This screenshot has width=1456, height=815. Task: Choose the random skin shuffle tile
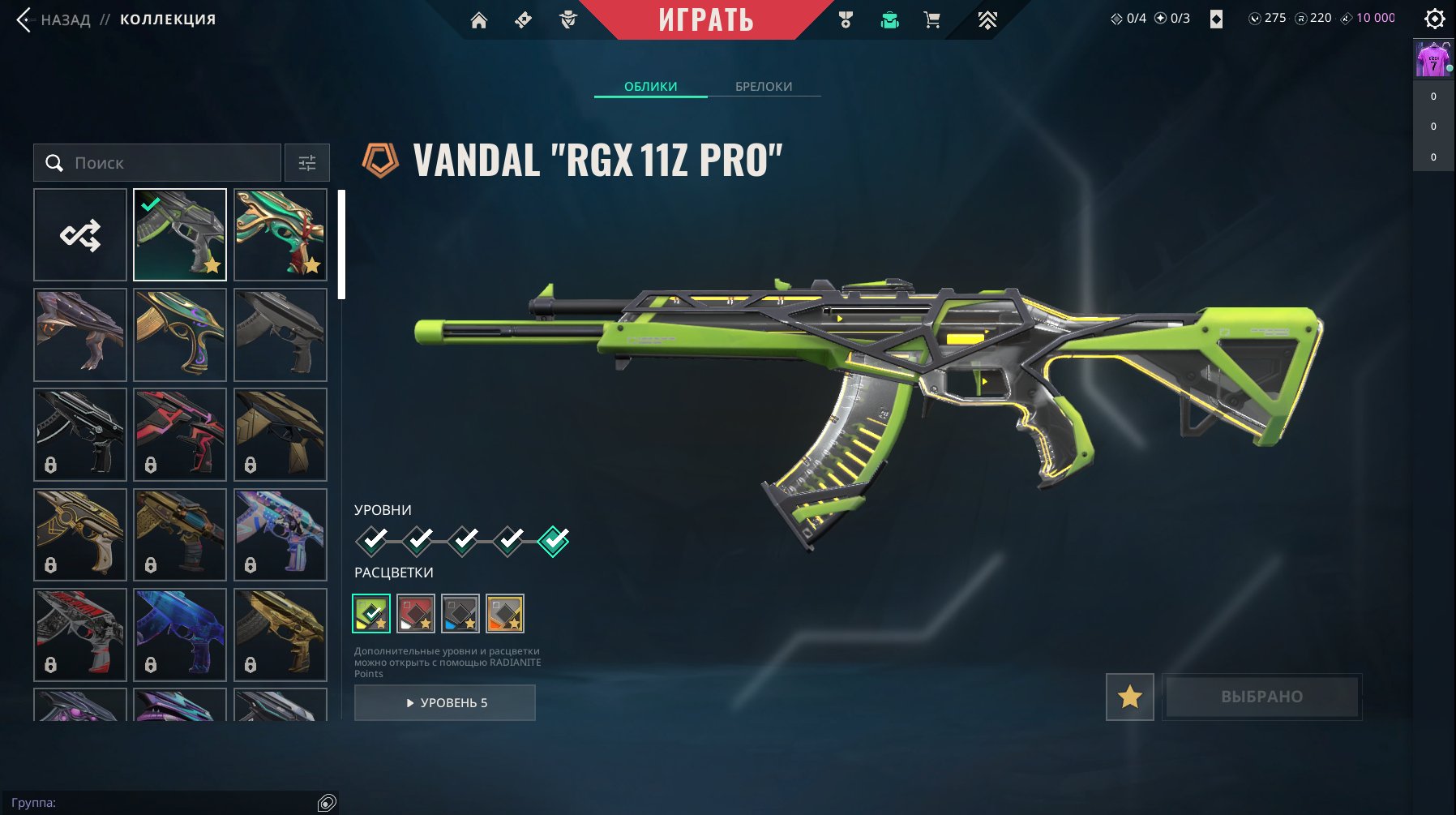pyautogui.click(x=80, y=235)
